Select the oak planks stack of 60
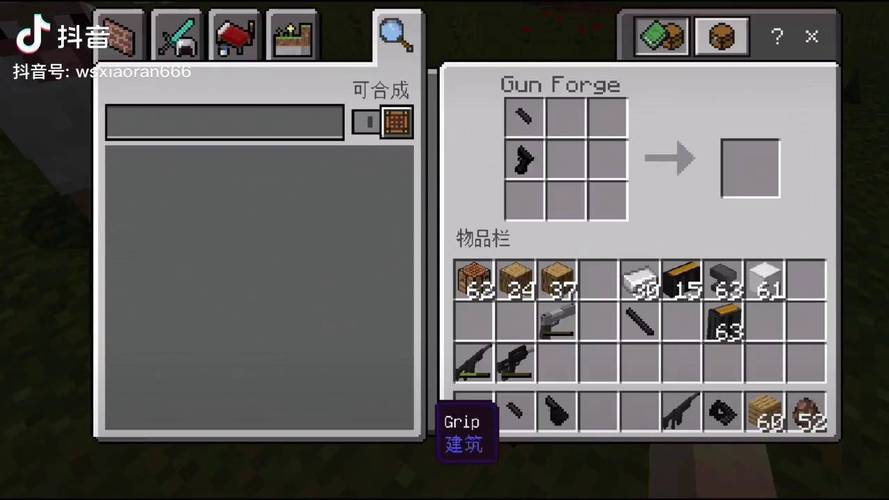This screenshot has height=500, width=889. 764,411
